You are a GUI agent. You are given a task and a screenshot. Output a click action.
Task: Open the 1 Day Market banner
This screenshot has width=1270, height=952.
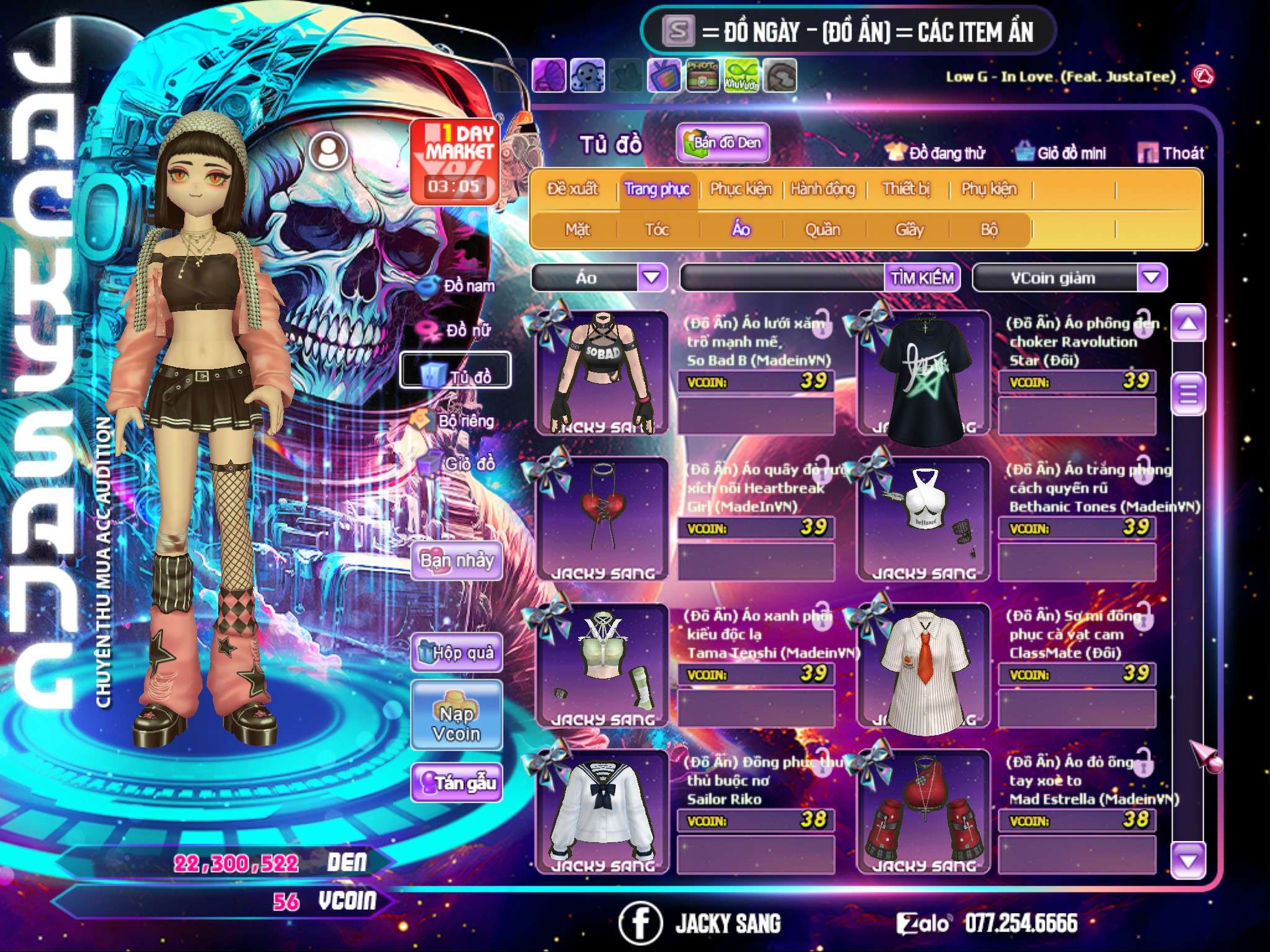click(455, 161)
